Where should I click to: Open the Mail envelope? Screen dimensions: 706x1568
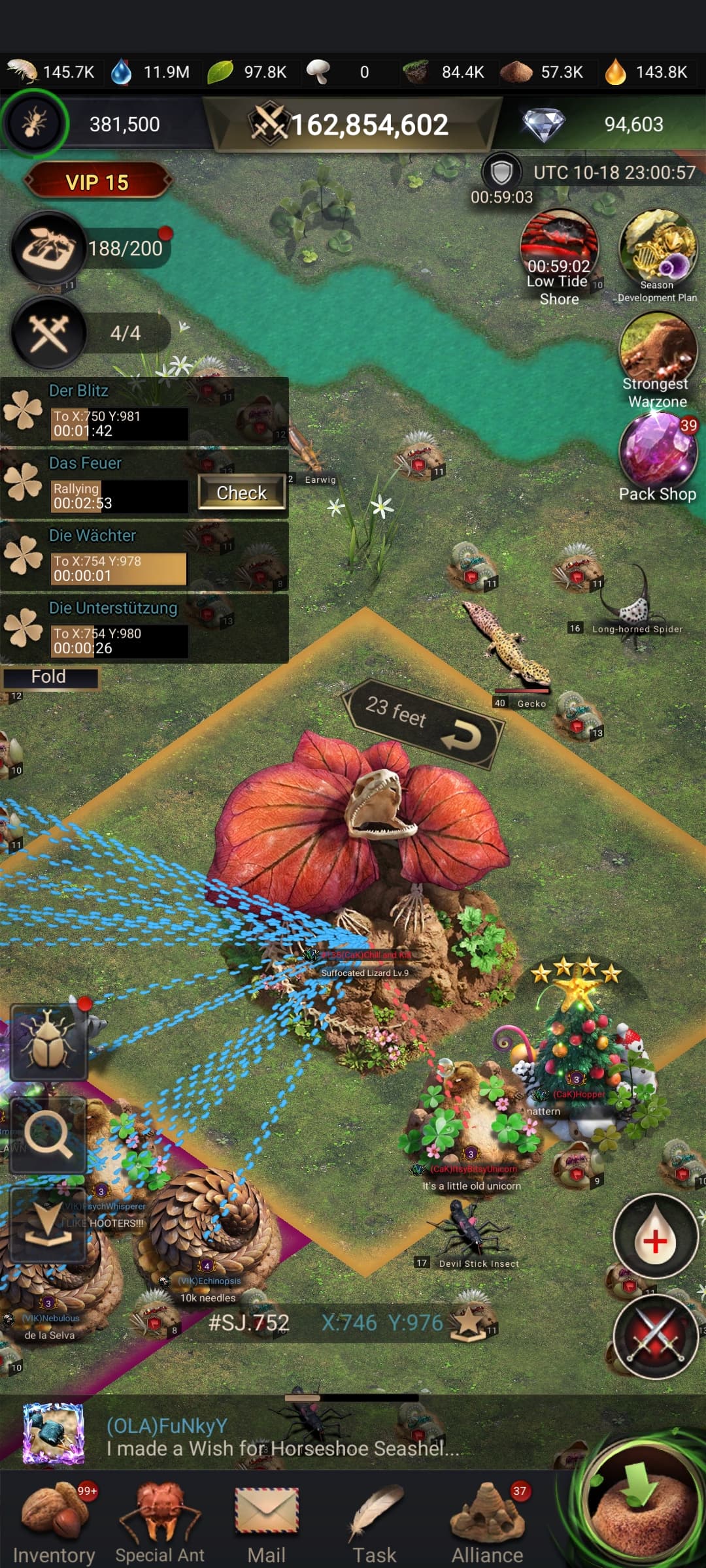click(267, 1521)
